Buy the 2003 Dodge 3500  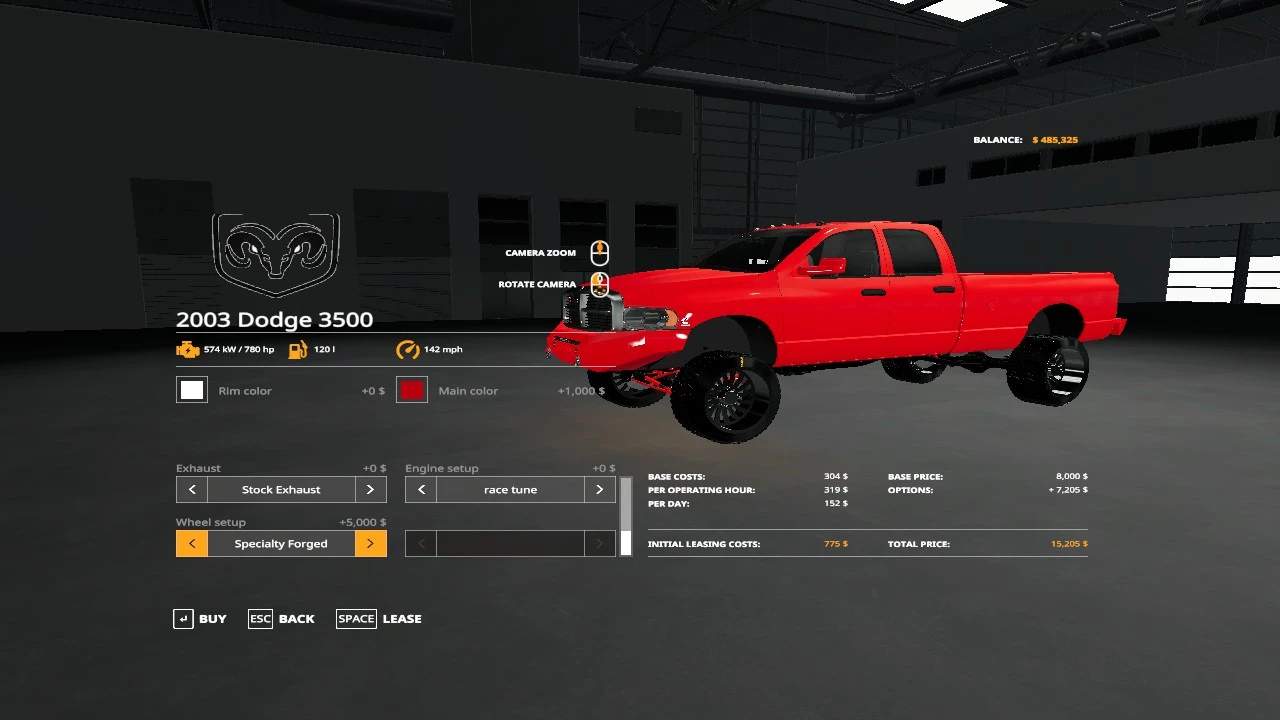tap(200, 619)
